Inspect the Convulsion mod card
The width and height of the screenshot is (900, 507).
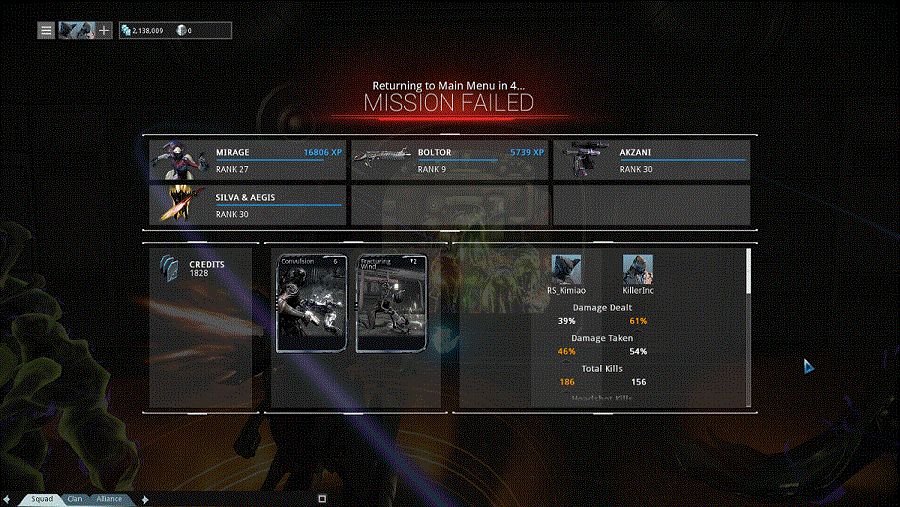[x=311, y=303]
